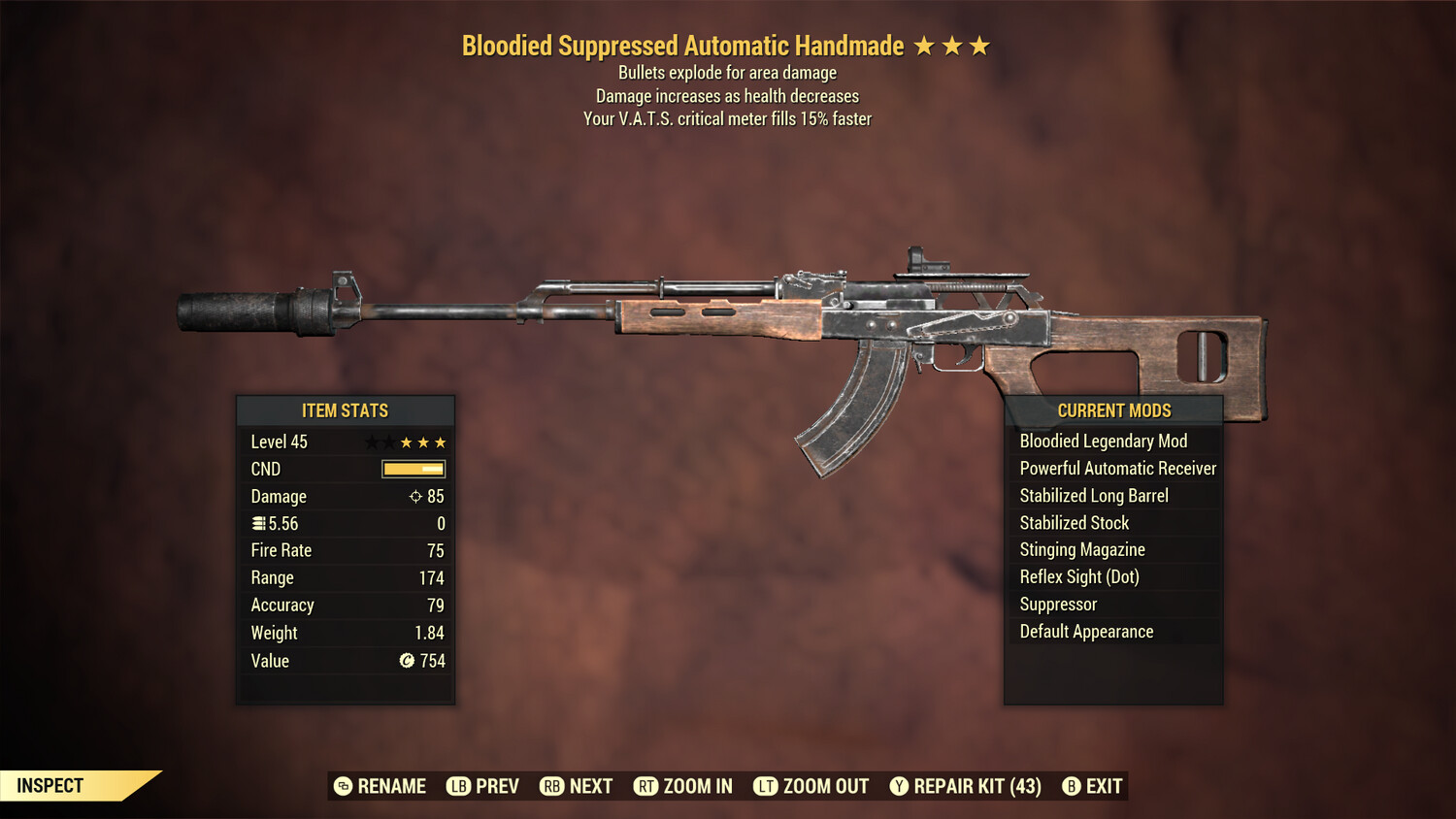Click the B button icon beside EXIT
This screenshot has height=819, width=1456.
click(x=1072, y=786)
